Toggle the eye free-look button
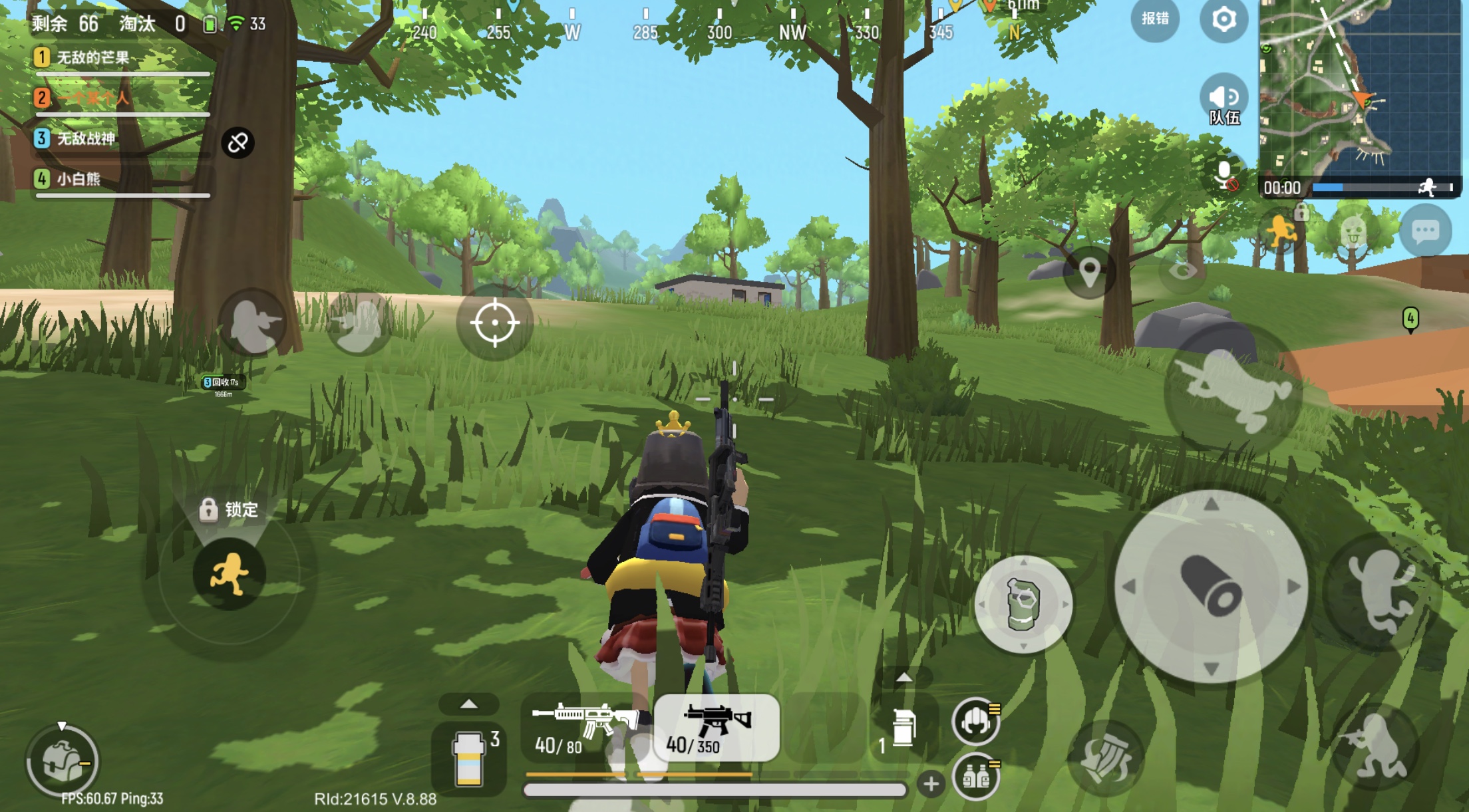The height and width of the screenshot is (812, 1469). [1182, 271]
